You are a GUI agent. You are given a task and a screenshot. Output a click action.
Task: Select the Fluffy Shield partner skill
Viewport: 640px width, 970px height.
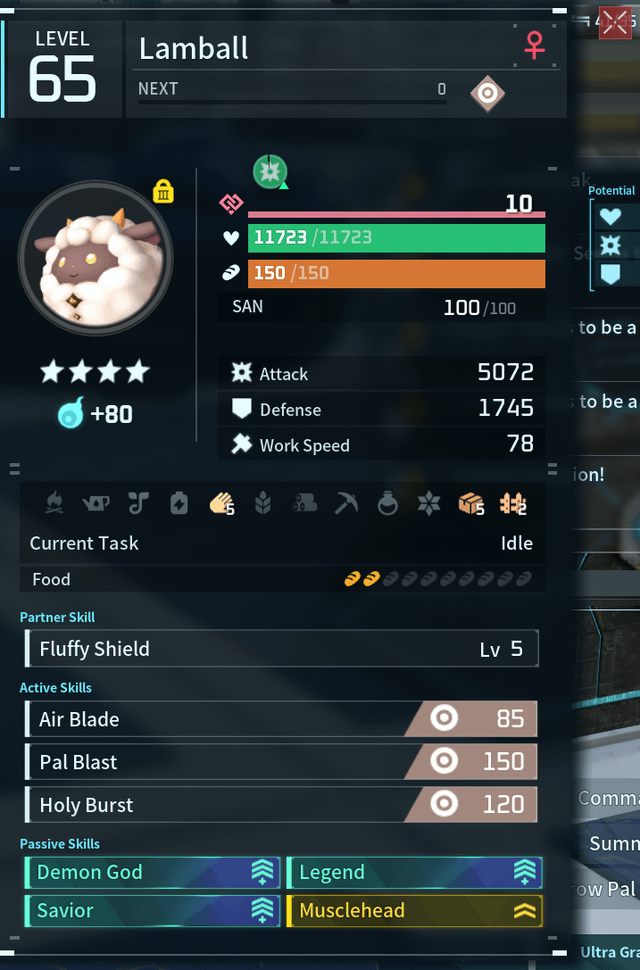coord(282,649)
